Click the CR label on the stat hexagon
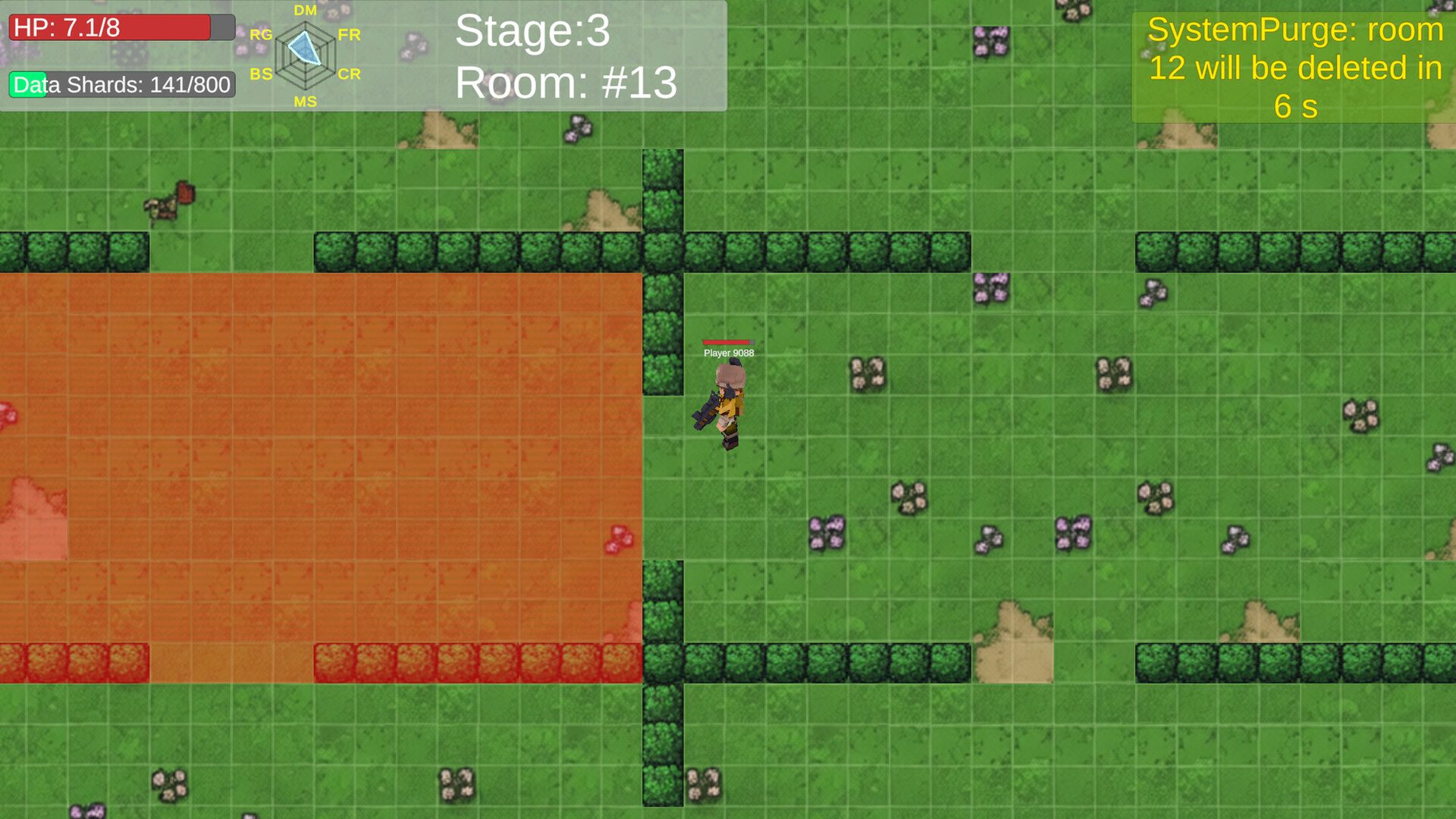The height and width of the screenshot is (819, 1456). point(350,74)
